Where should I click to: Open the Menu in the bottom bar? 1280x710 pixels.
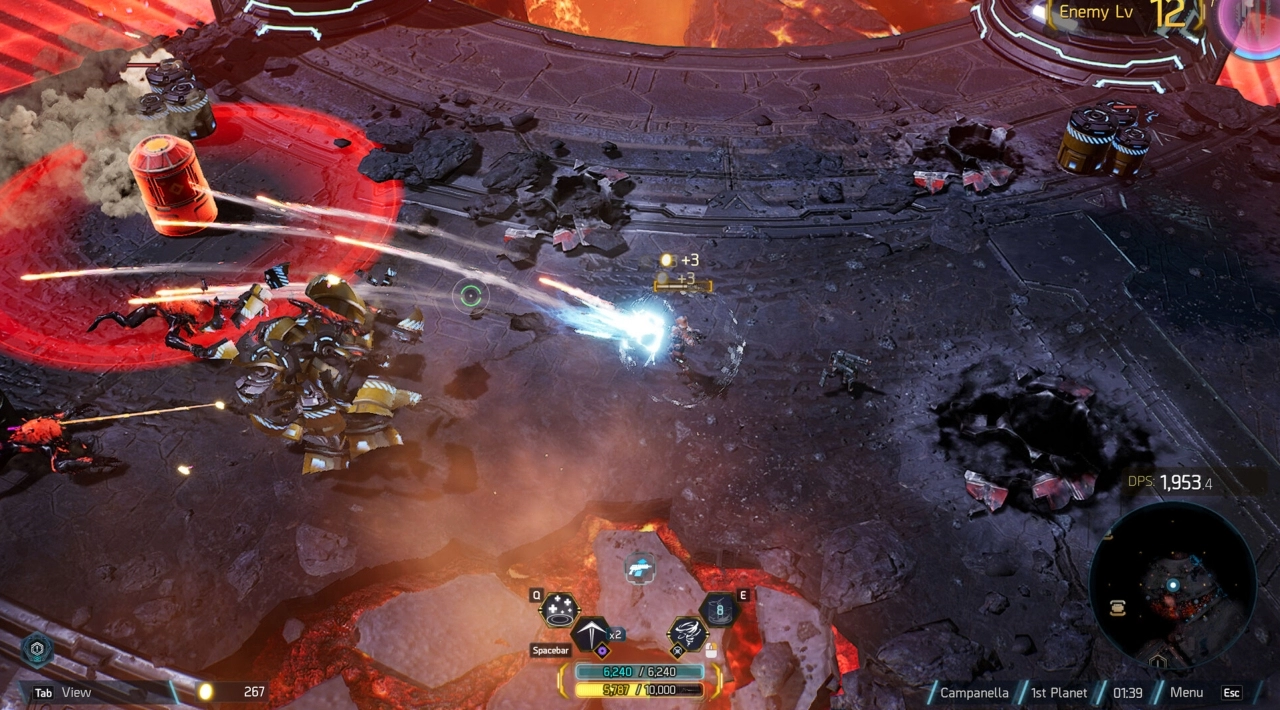tap(1186, 692)
